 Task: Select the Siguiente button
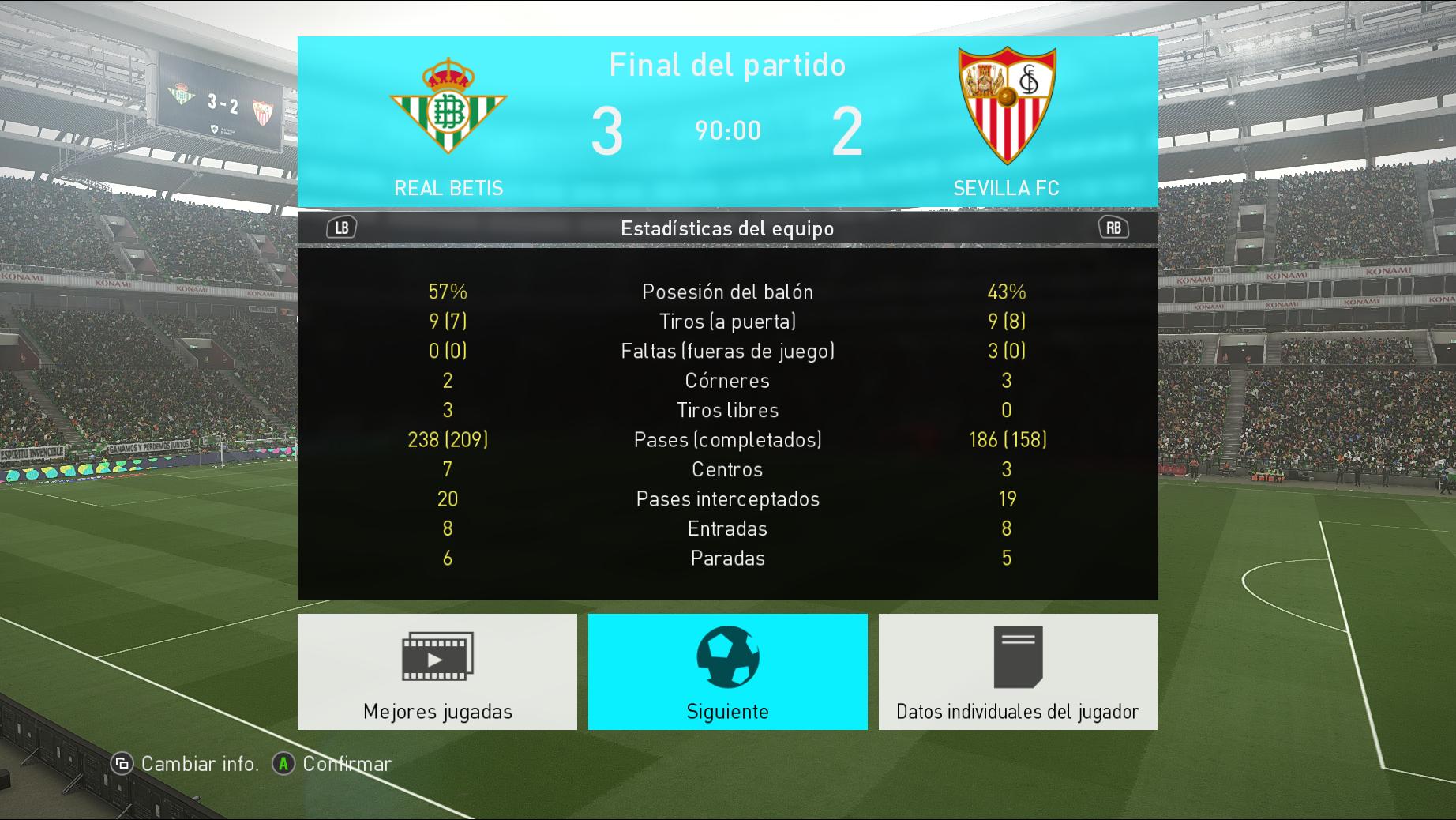pos(727,671)
